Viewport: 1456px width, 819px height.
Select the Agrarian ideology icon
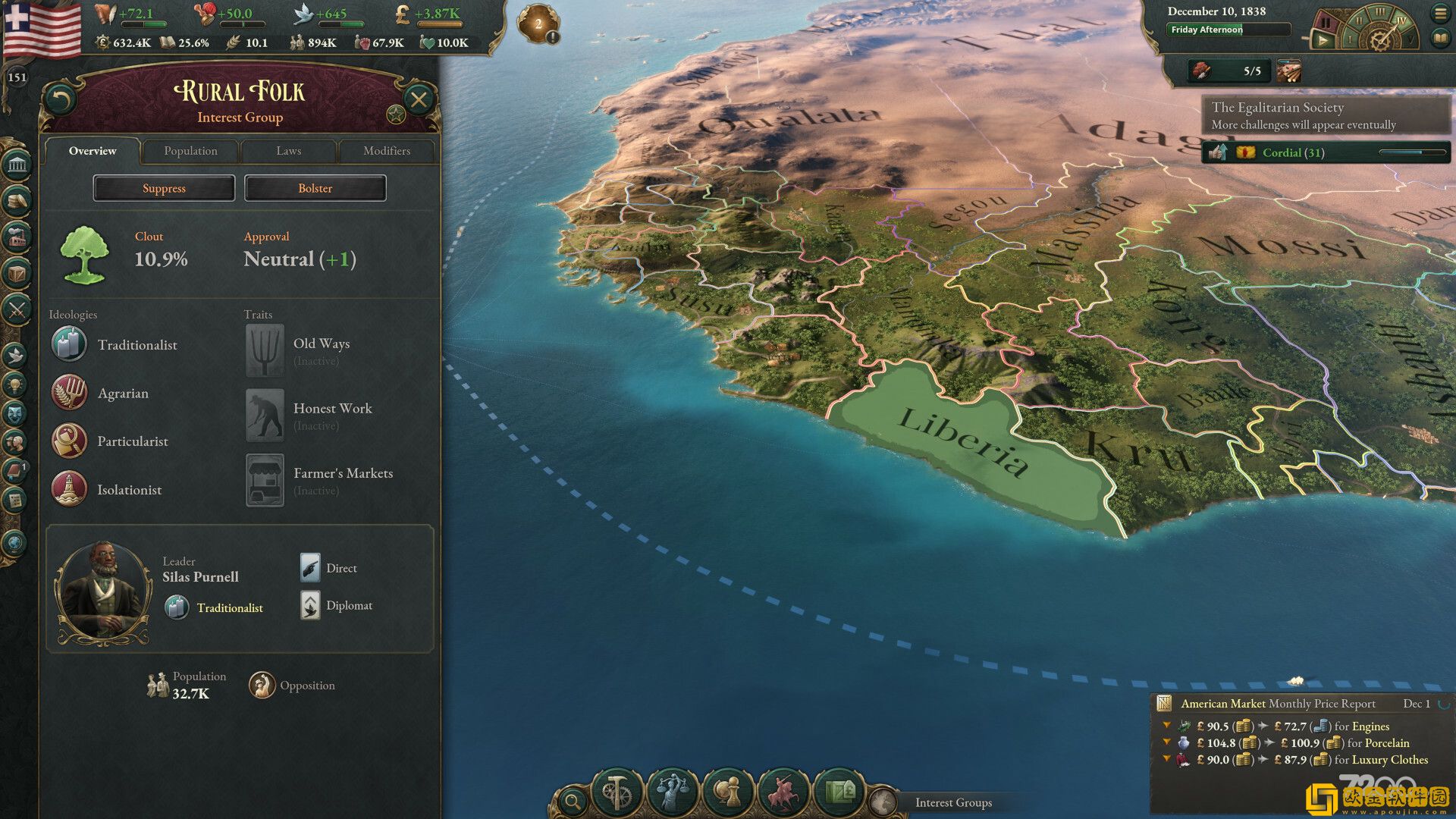tap(69, 393)
